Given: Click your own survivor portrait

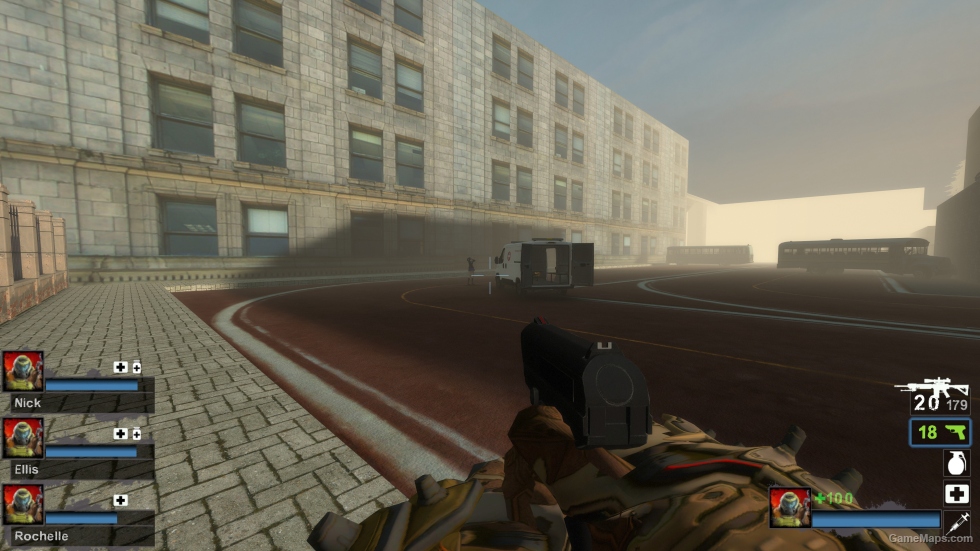Looking at the screenshot, I should 789,507.
